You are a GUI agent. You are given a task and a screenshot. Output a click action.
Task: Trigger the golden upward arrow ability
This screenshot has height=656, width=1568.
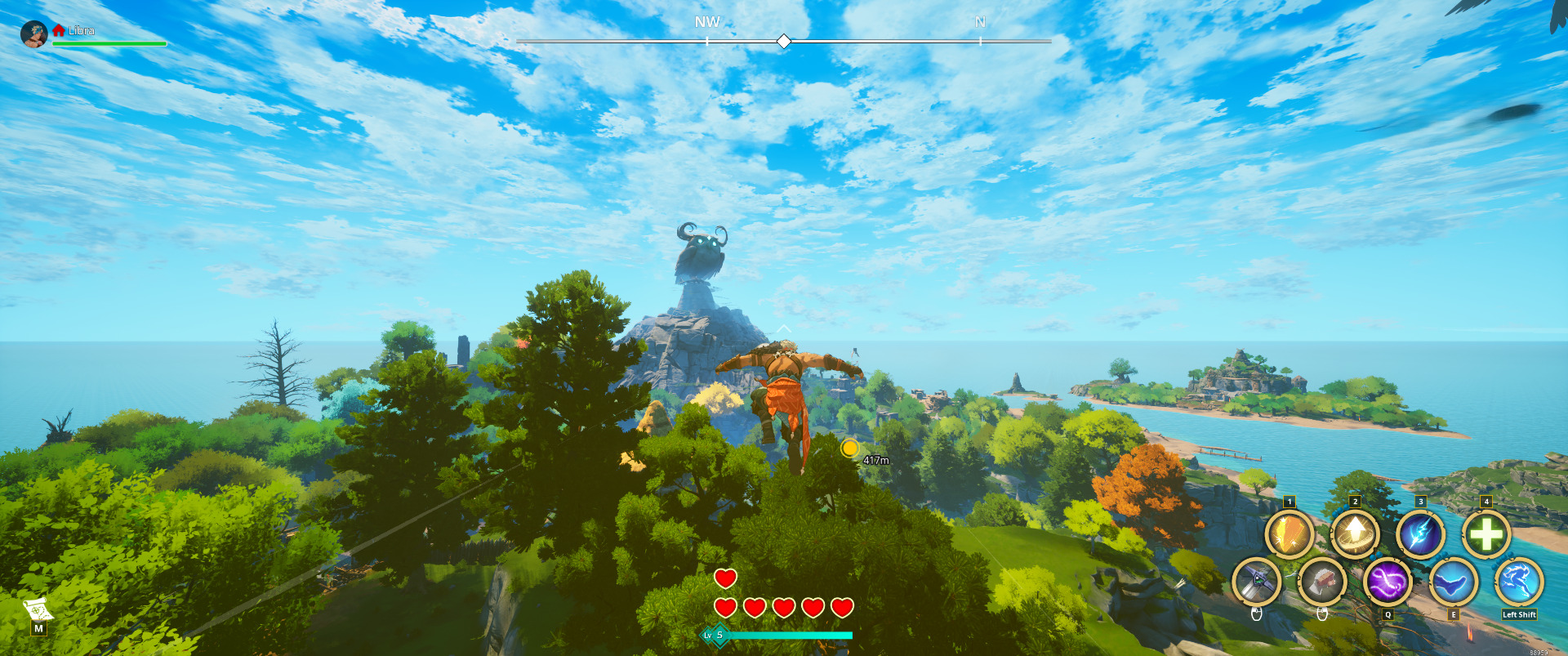point(1355,535)
